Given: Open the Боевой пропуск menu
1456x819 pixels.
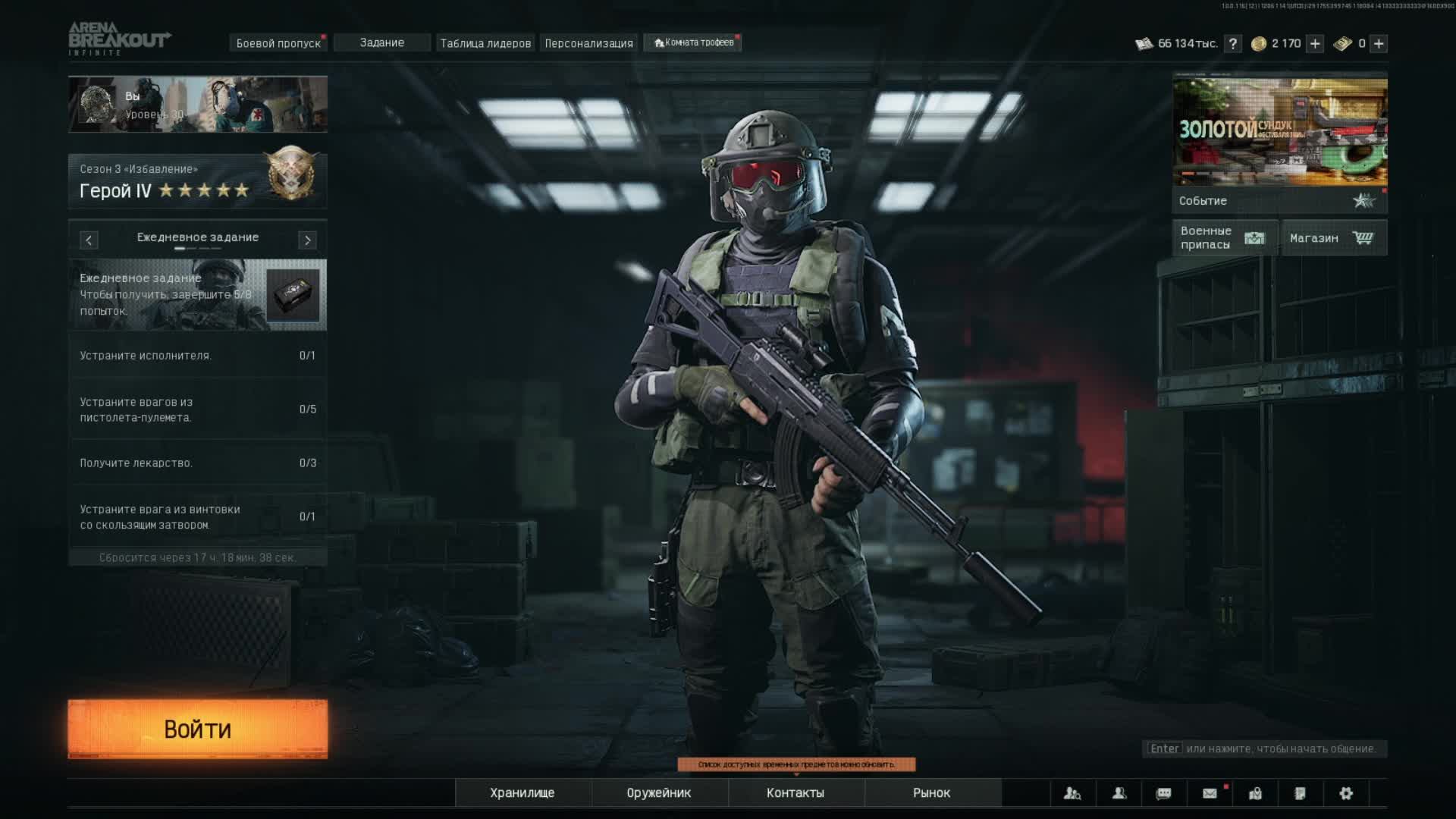Looking at the screenshot, I should tap(278, 43).
